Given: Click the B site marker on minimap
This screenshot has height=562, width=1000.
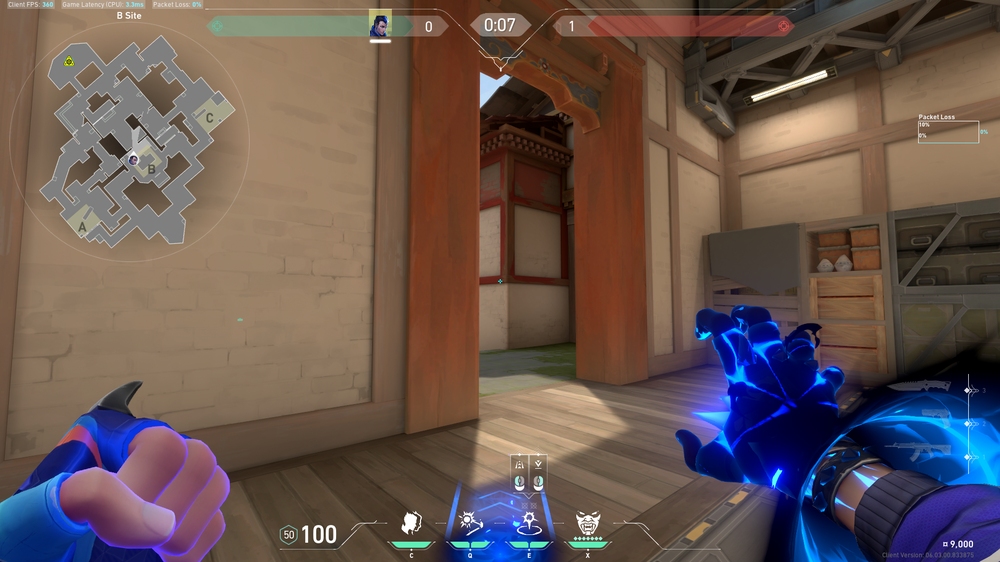Looking at the screenshot, I should click(x=151, y=169).
